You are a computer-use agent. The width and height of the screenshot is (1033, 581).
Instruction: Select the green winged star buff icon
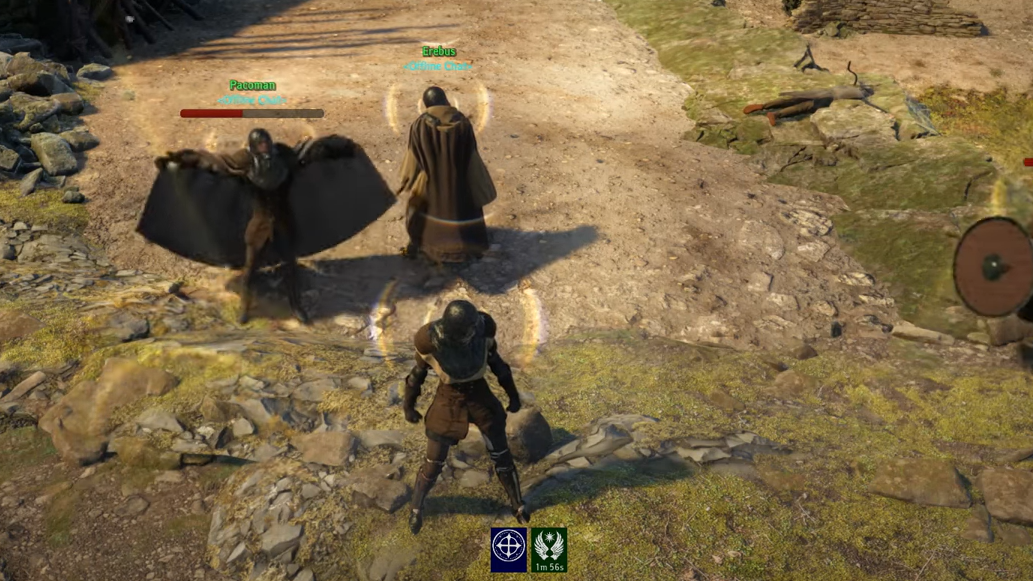(x=548, y=546)
